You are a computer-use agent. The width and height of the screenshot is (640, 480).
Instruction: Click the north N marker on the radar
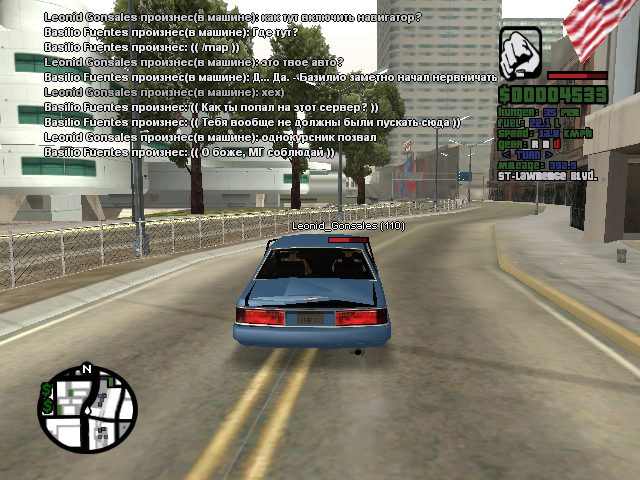[87, 369]
